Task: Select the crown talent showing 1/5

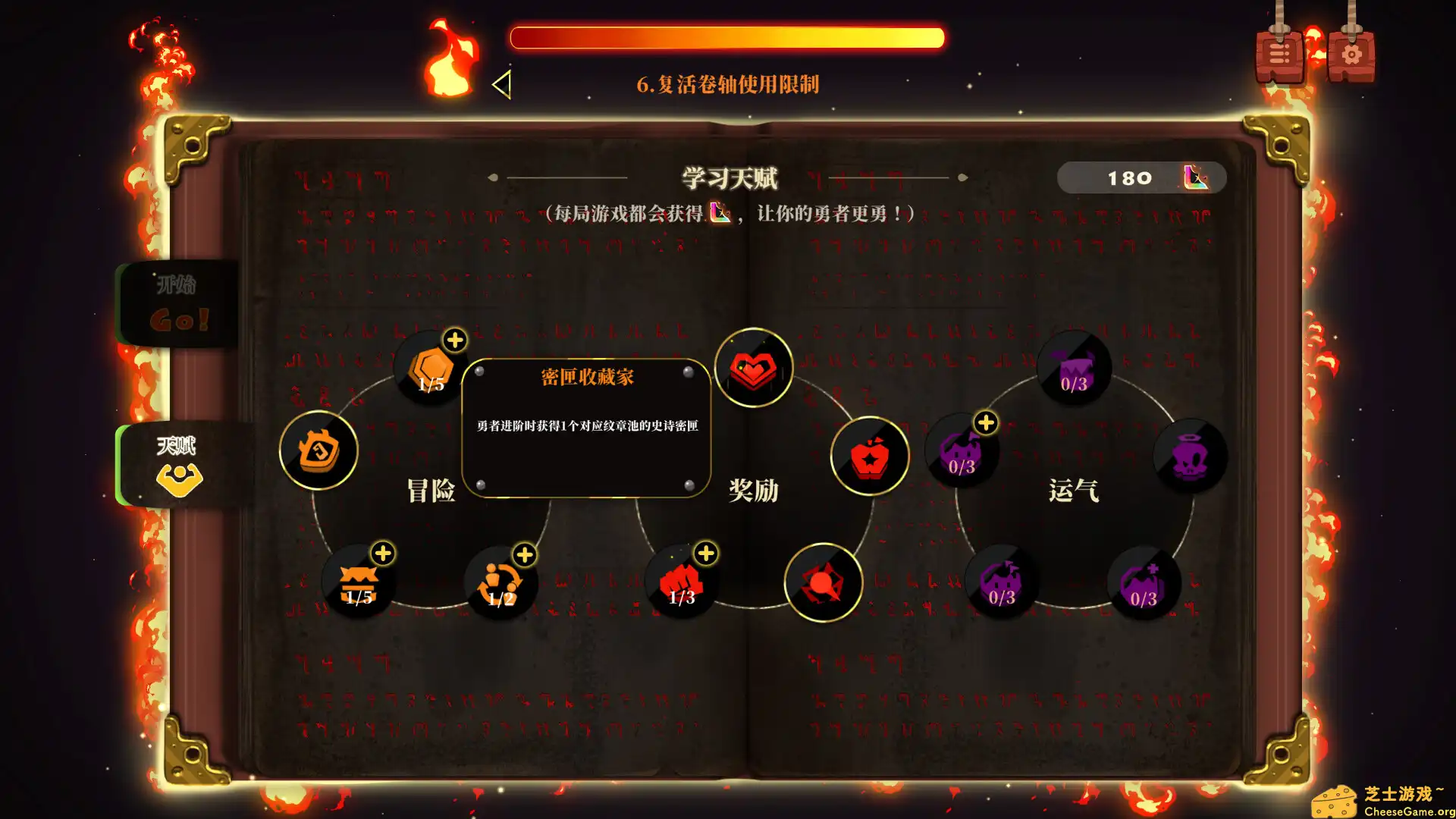Action: [x=356, y=582]
